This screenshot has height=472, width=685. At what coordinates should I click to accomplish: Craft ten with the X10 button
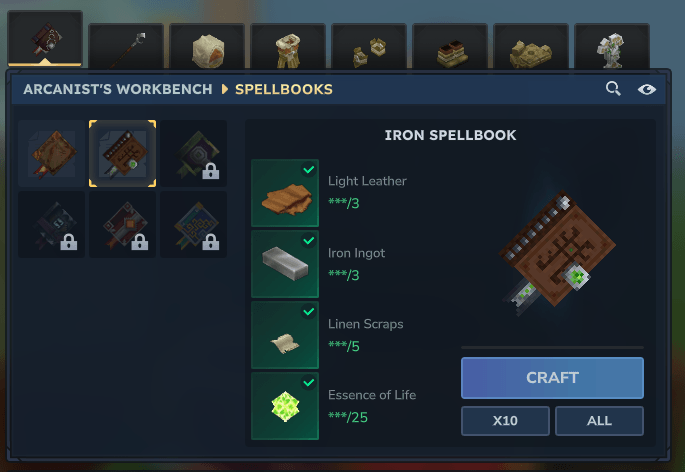[505, 421]
